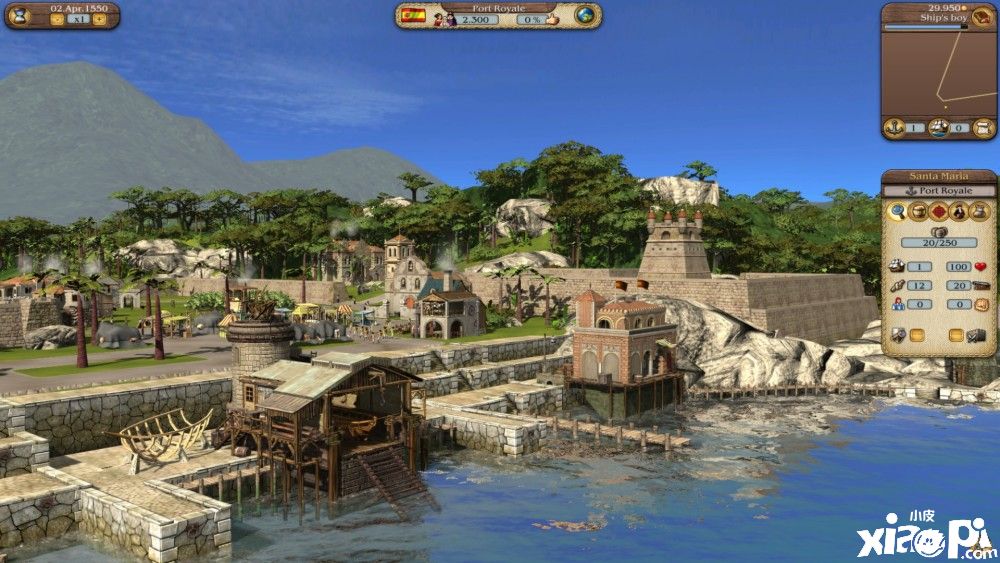Switch to the barrel cargo tab
Viewport: 1000px width, 563px height.
pyautogui.click(x=918, y=212)
